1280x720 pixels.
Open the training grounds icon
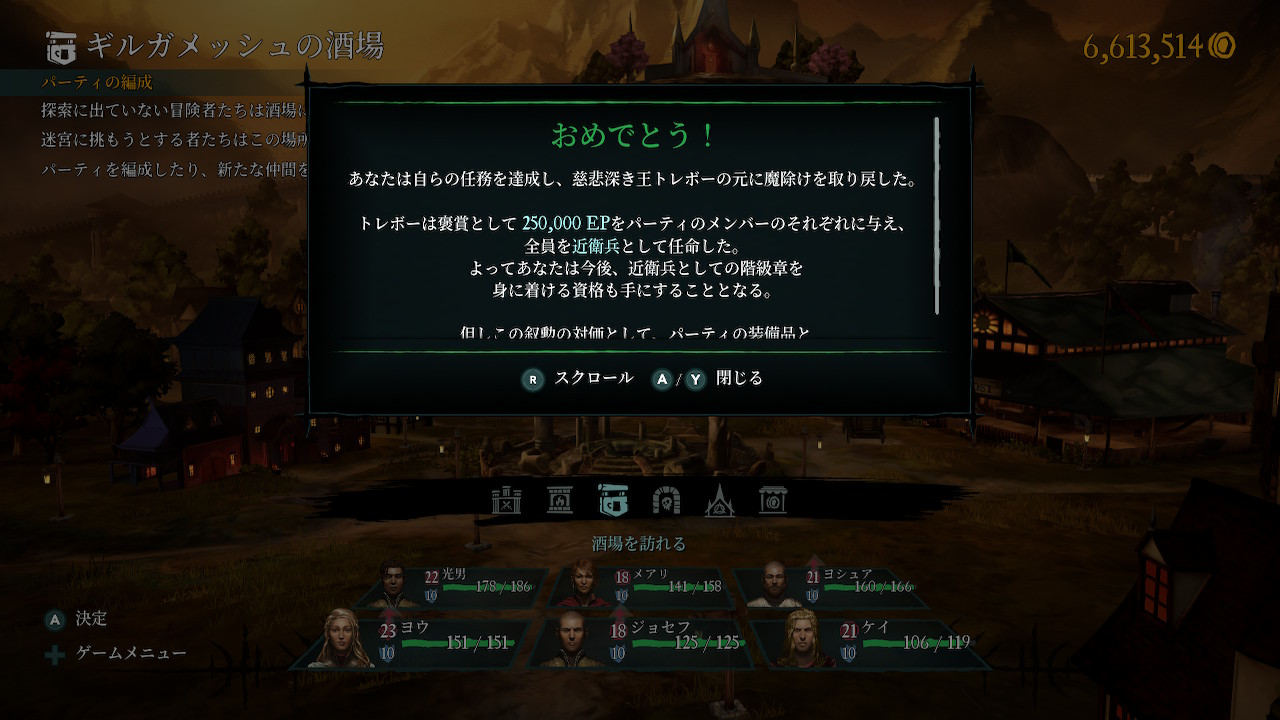(506, 500)
